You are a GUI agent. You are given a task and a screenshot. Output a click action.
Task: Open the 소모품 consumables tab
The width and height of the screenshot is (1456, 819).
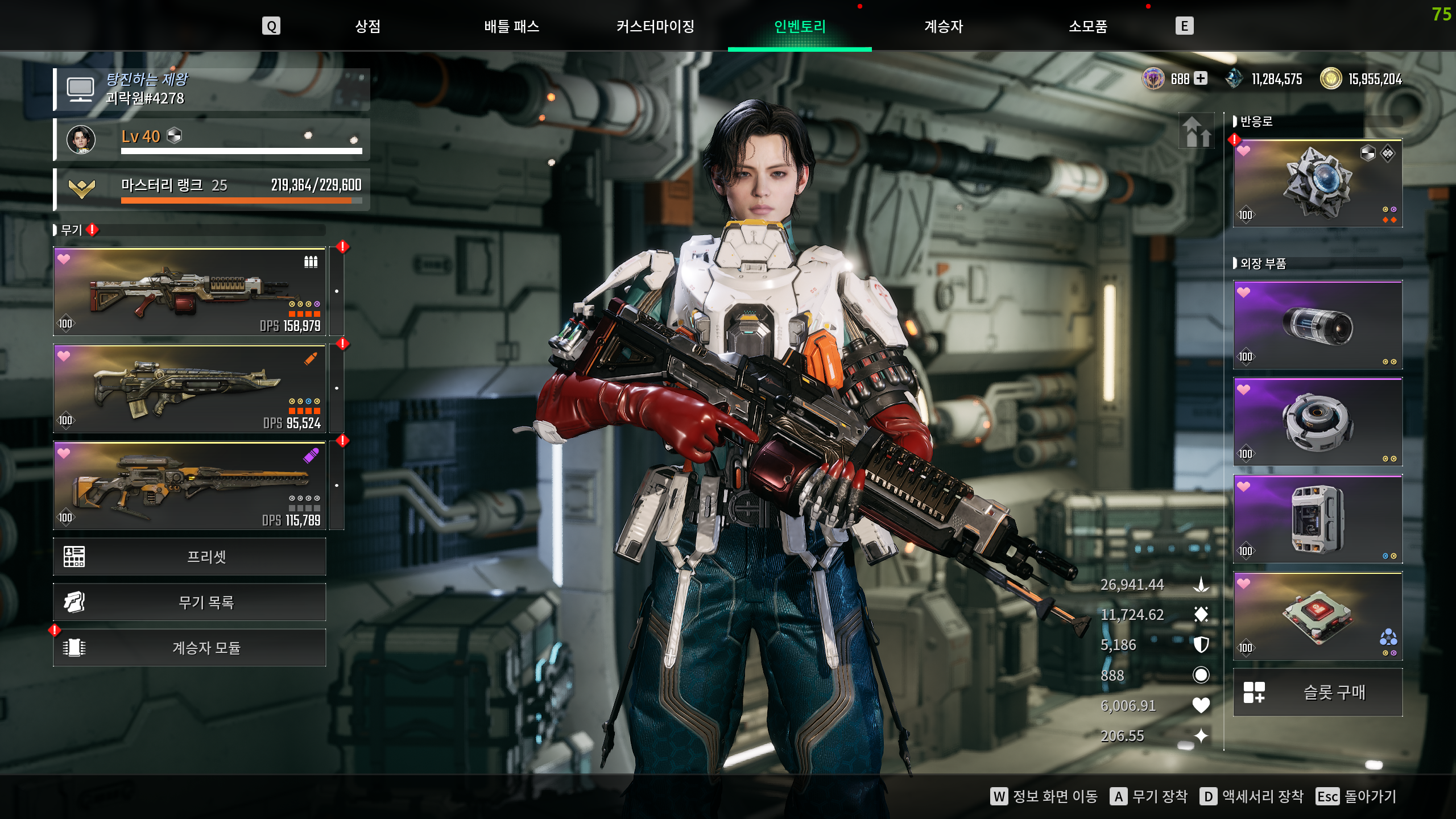coord(1087,26)
